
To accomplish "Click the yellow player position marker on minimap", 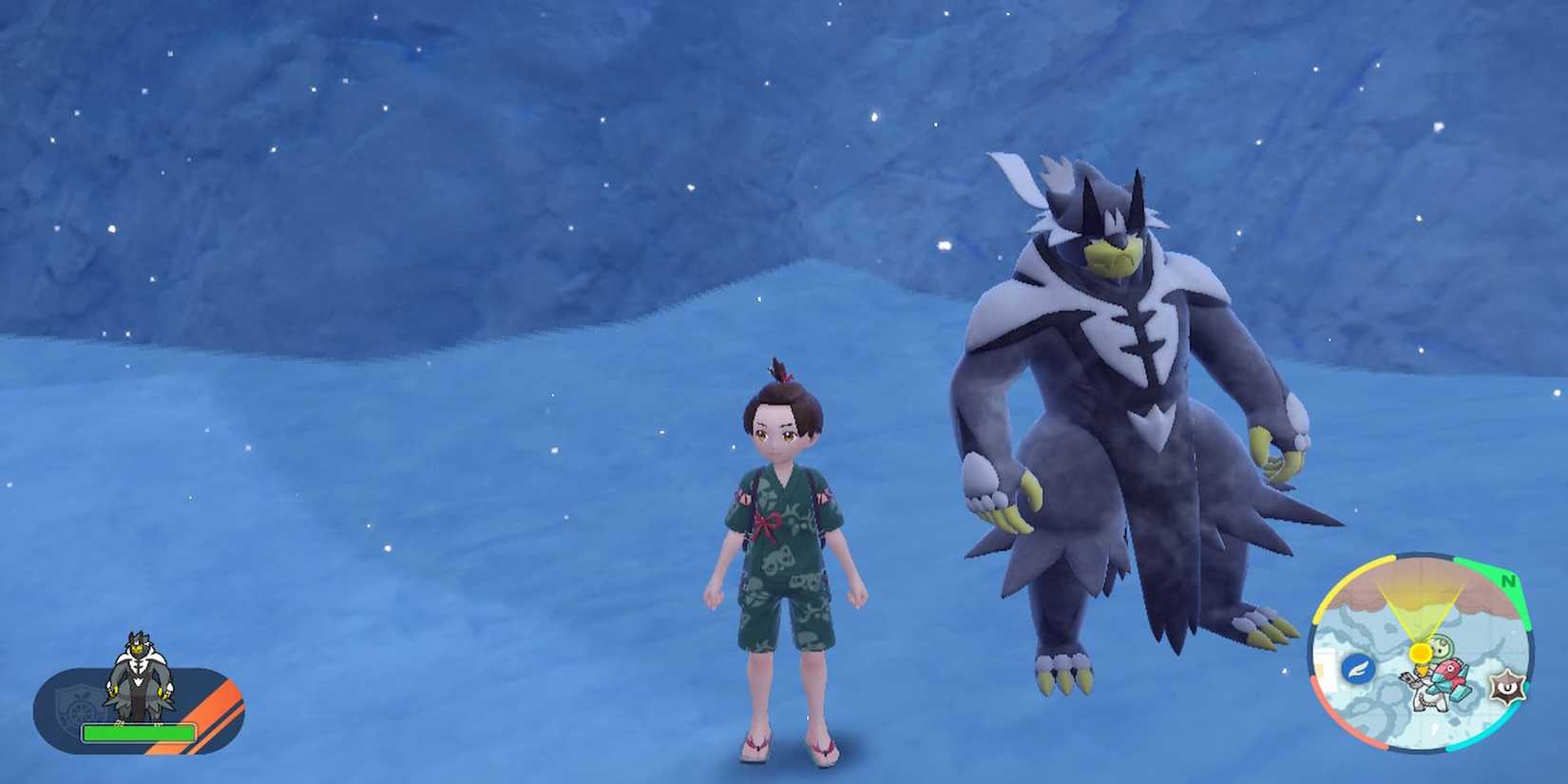I will click(x=1420, y=651).
